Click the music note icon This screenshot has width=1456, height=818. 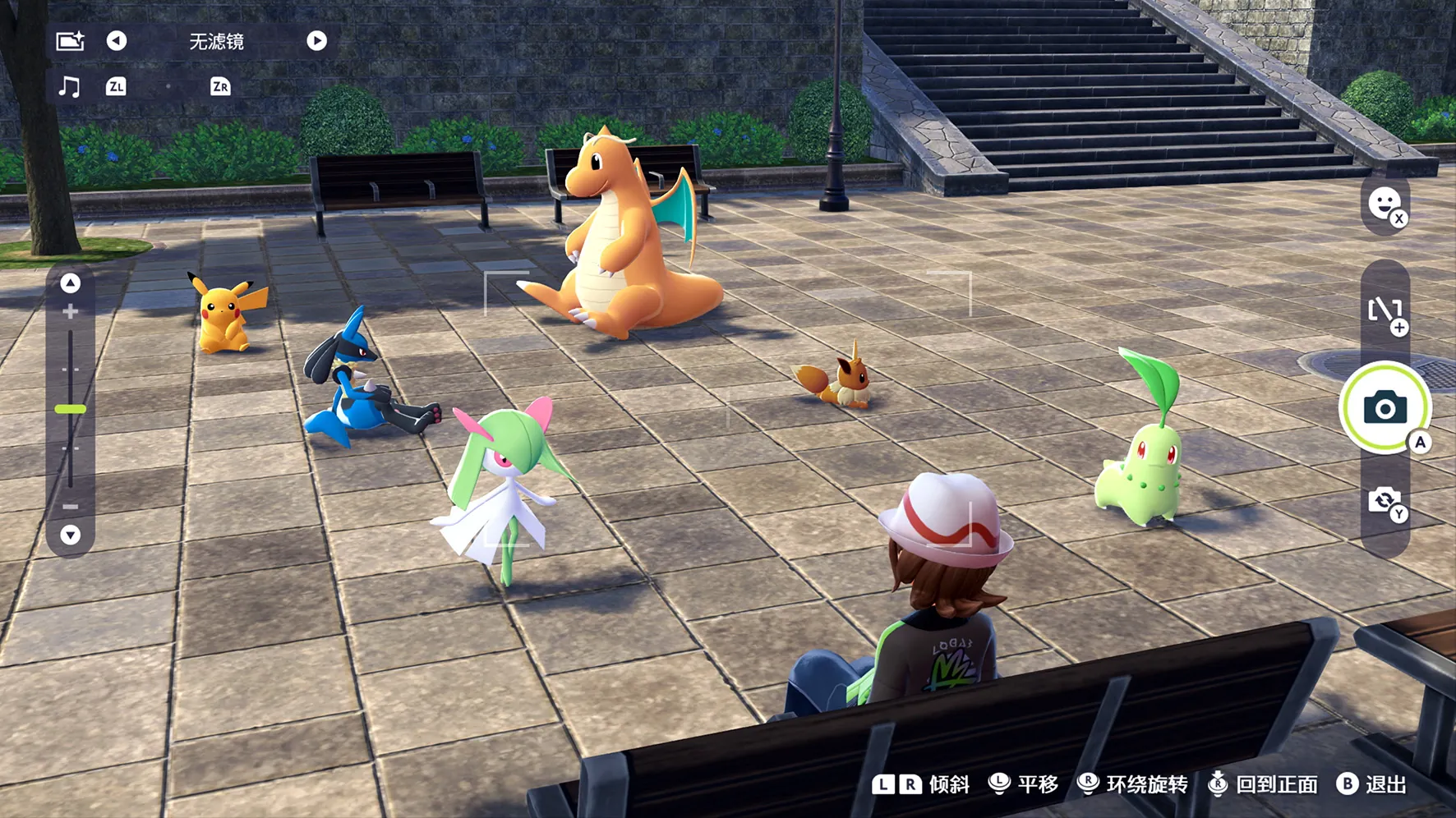(x=70, y=86)
